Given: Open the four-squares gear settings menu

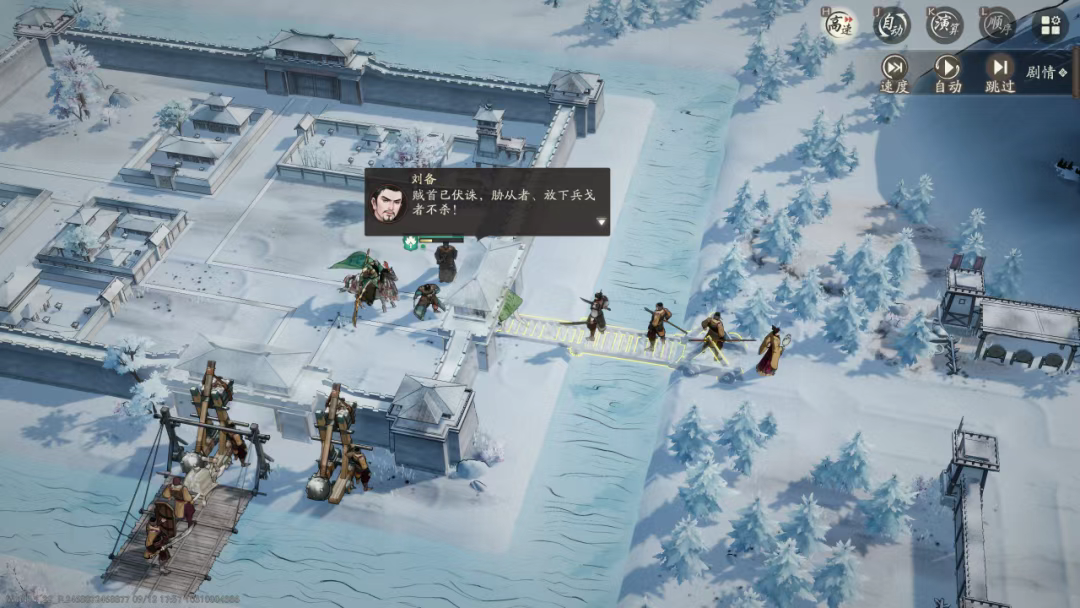Looking at the screenshot, I should [x=1049, y=25].
